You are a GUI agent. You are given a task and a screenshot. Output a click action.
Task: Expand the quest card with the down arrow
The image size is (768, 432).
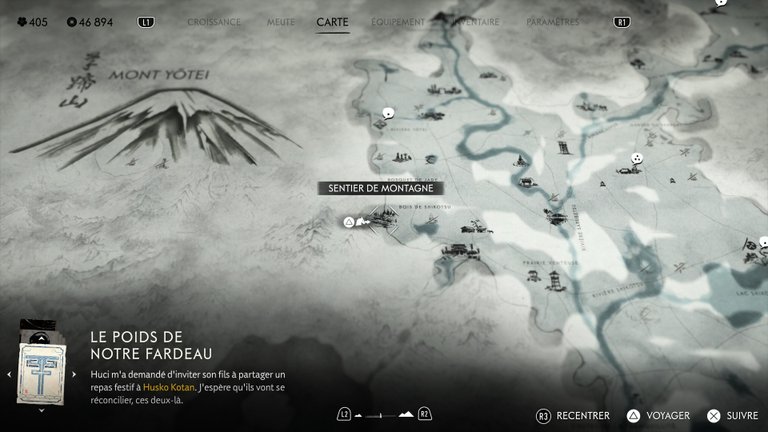pos(41,409)
